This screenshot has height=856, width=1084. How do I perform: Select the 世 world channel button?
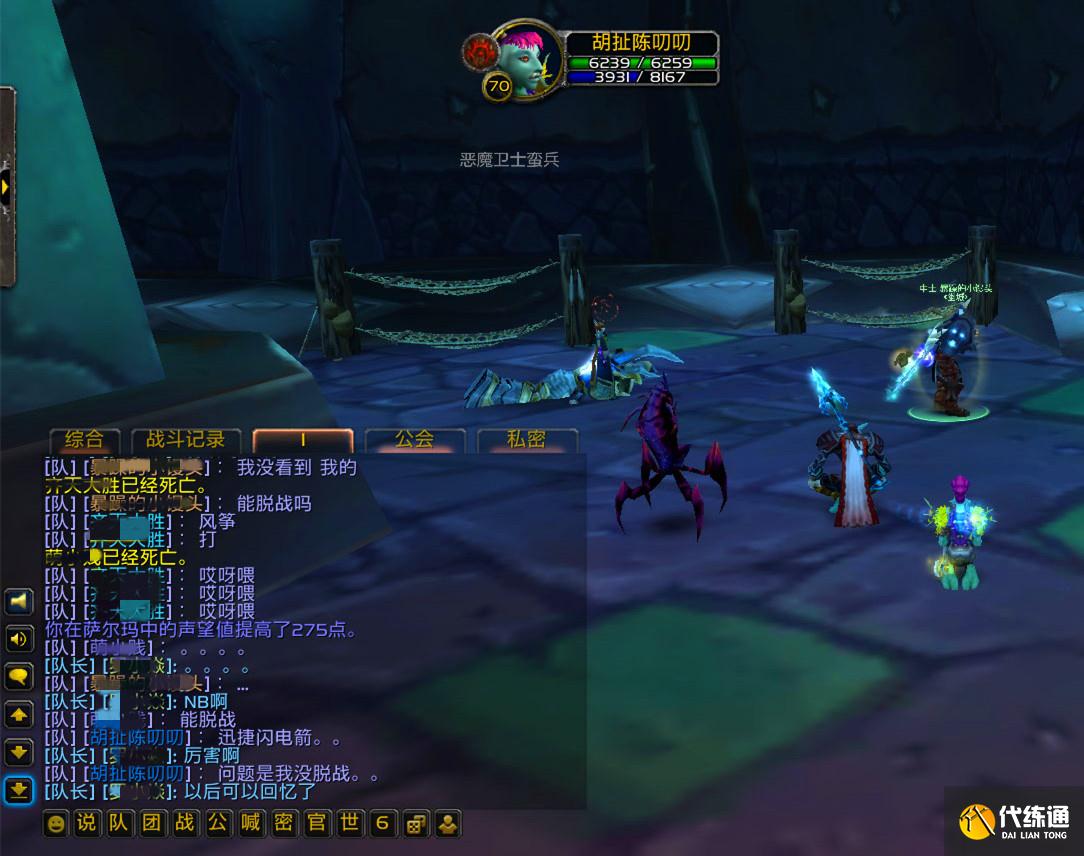(349, 824)
